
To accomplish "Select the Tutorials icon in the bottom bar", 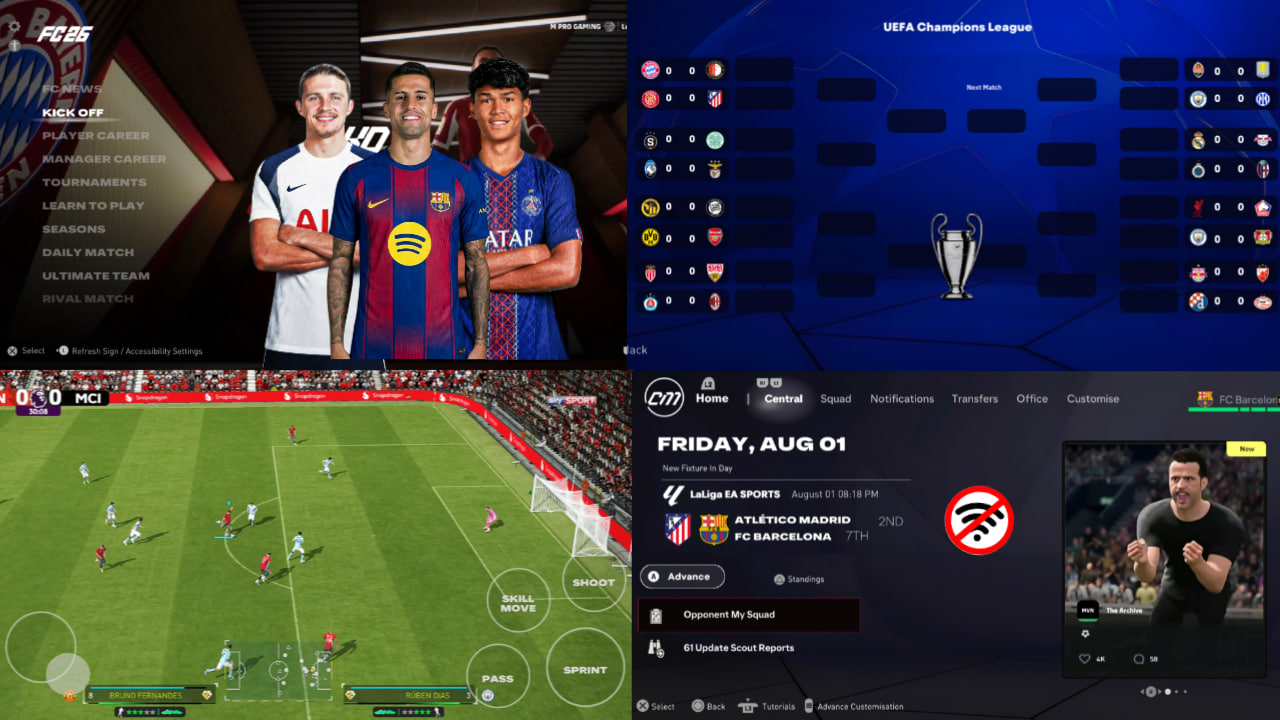I will tap(748, 706).
